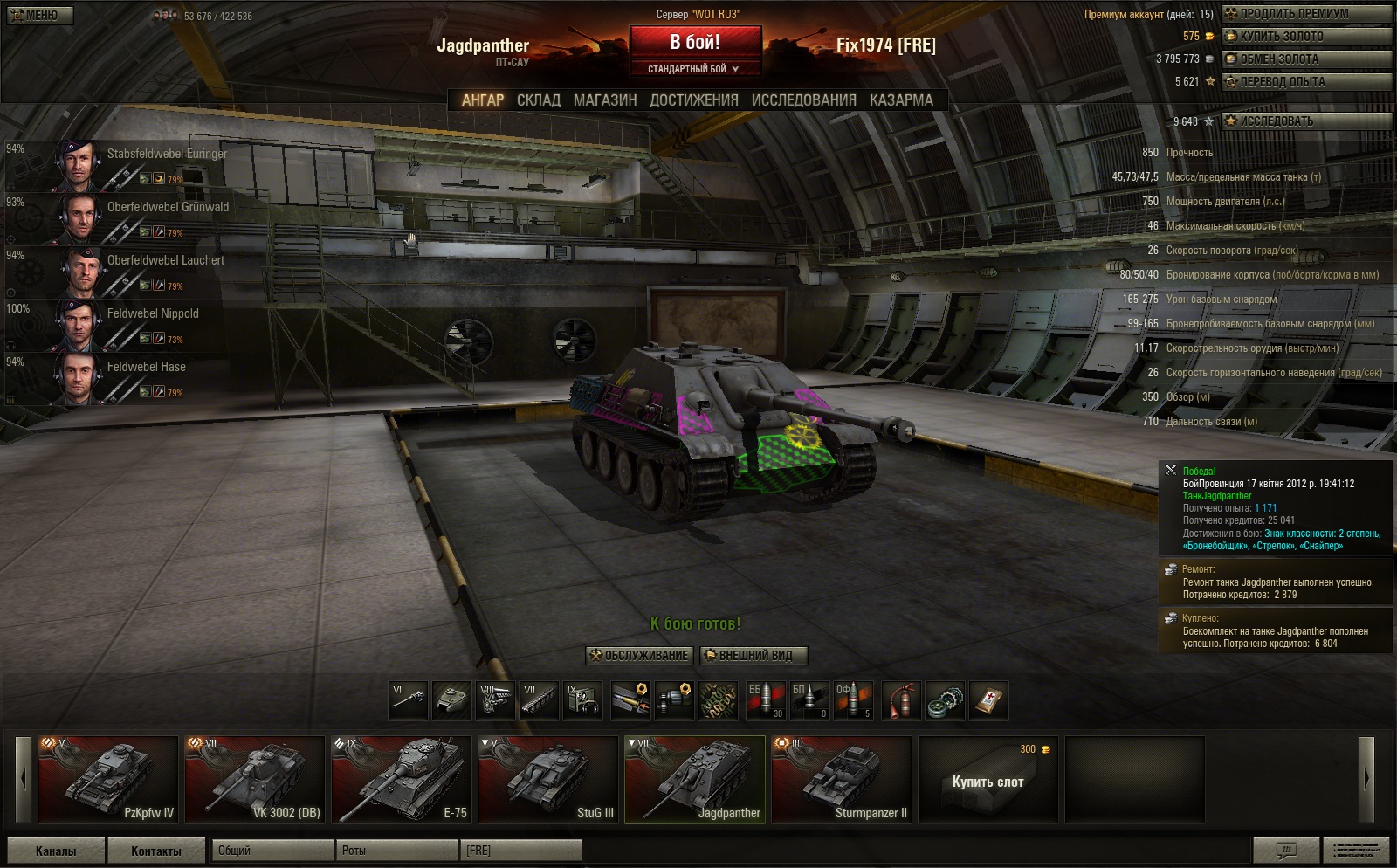The width and height of the screenshot is (1397, 868).
Task: Open ОБСЛУЖИВАНИЕ maintenance window
Action: point(639,656)
